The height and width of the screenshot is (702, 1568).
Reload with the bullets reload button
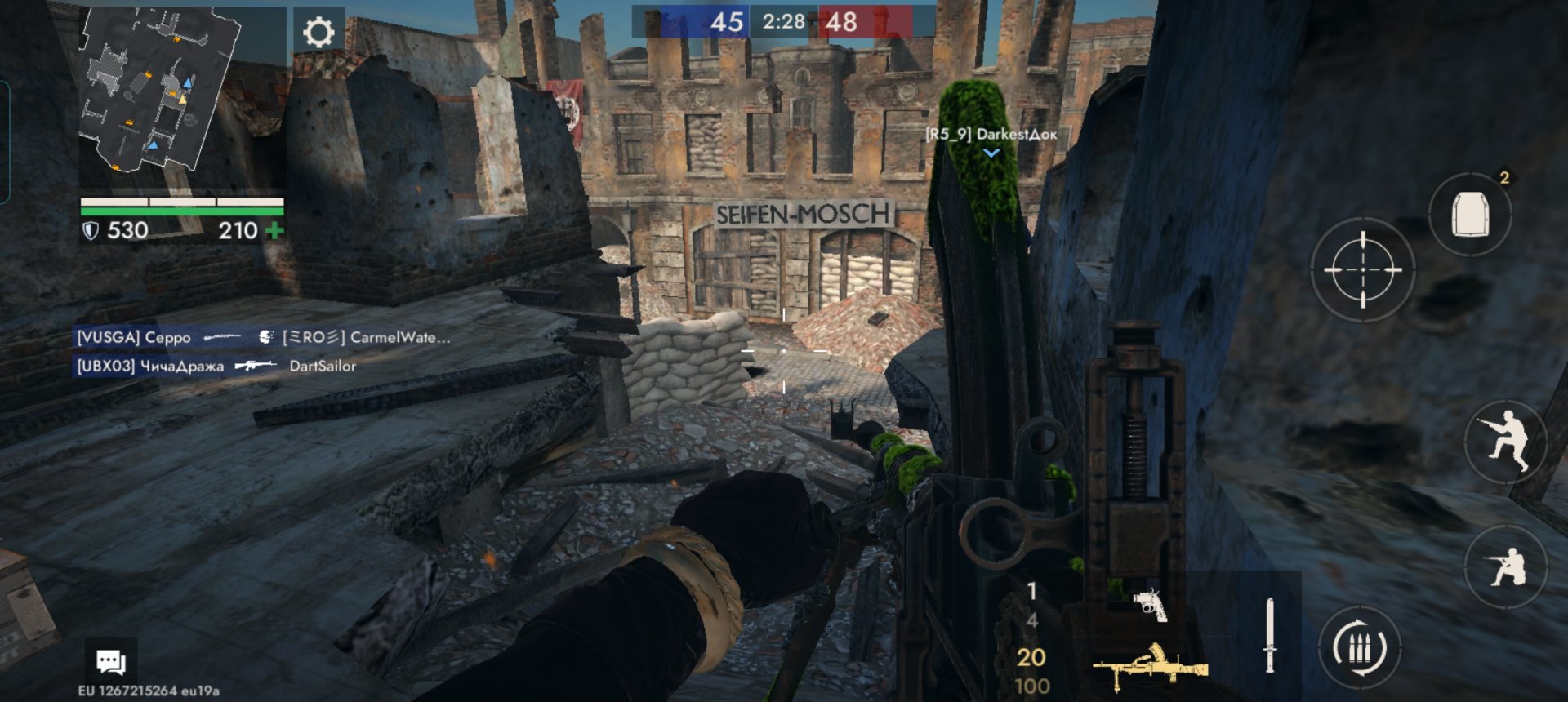pyautogui.click(x=1360, y=647)
